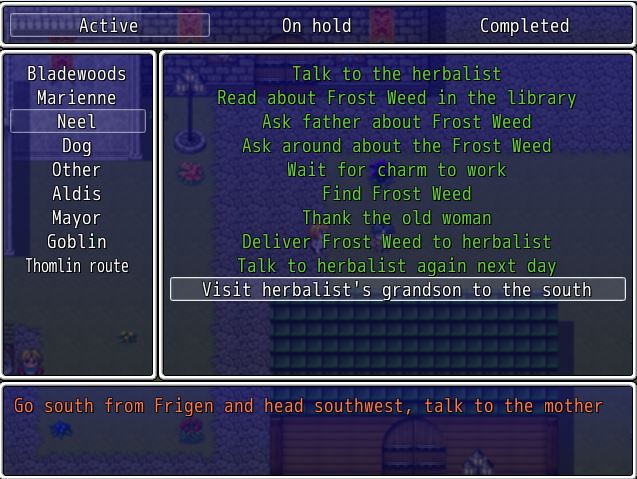
Task: Select the Neel quest category
Action: pyautogui.click(x=77, y=122)
